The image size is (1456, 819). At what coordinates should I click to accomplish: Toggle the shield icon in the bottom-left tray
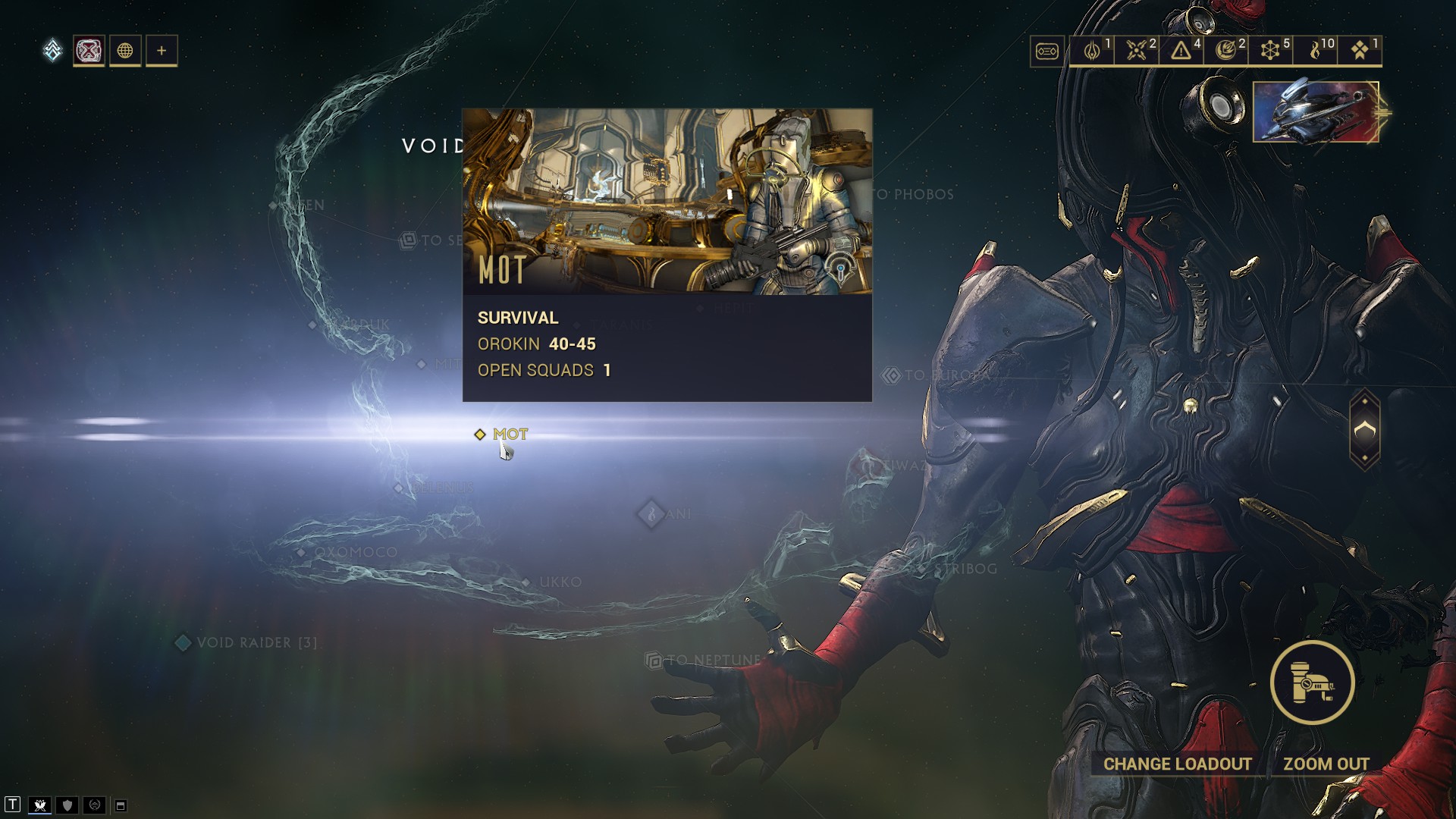[x=67, y=805]
